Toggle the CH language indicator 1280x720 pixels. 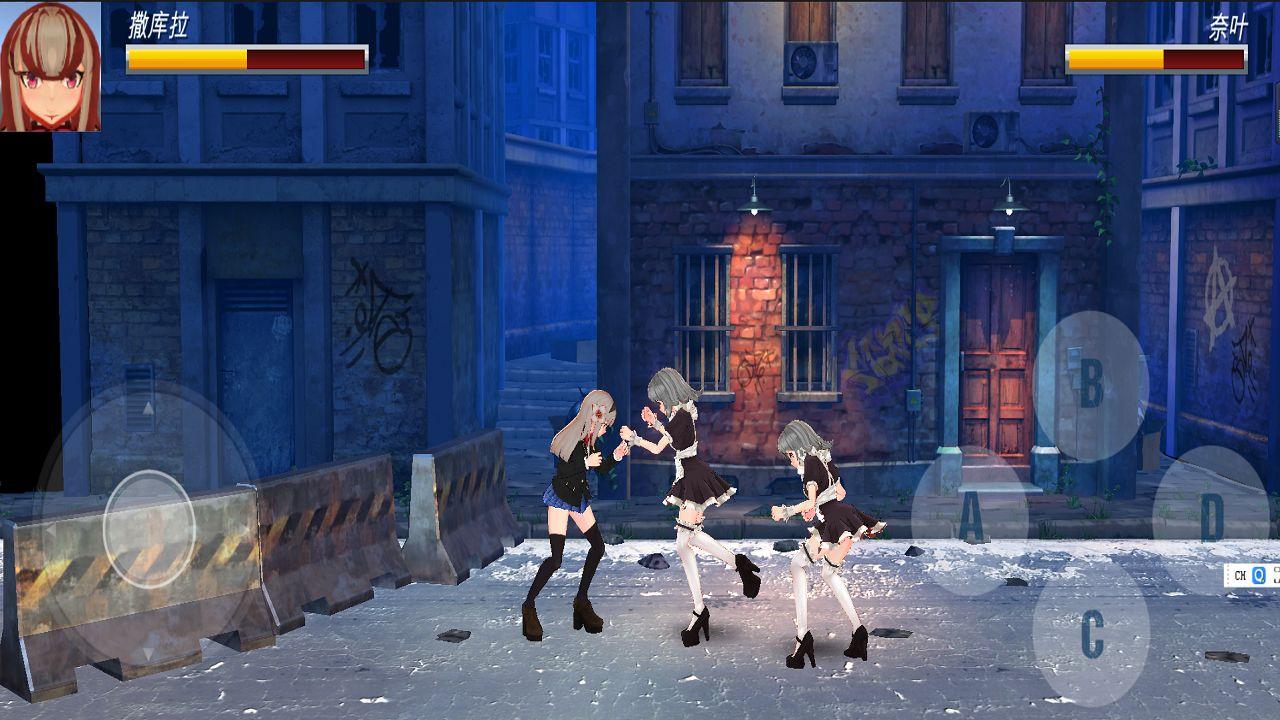point(1240,575)
